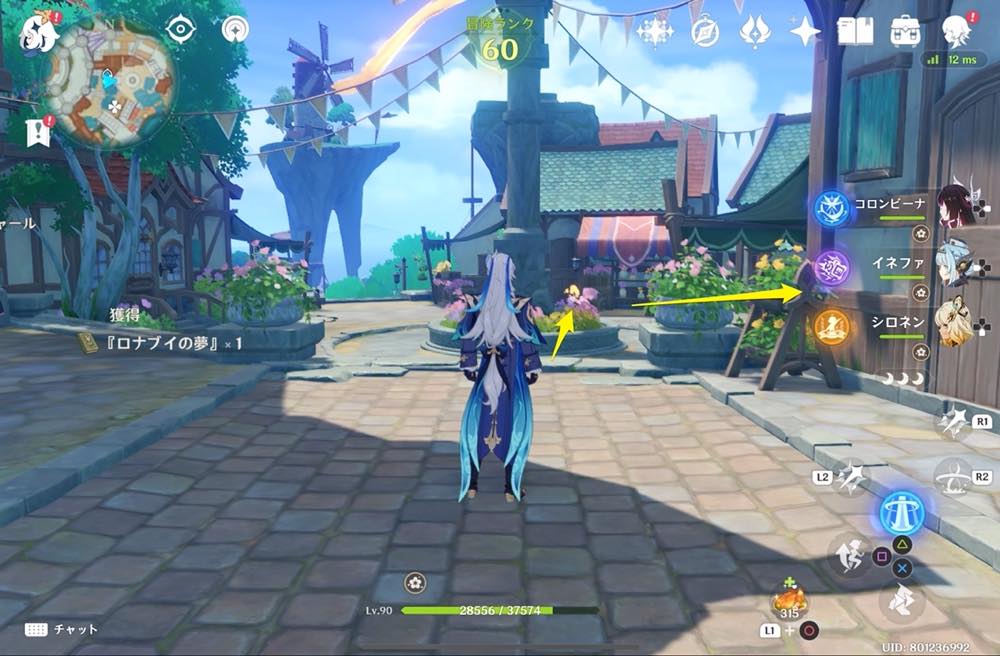Open the チャット chat box

point(62,629)
